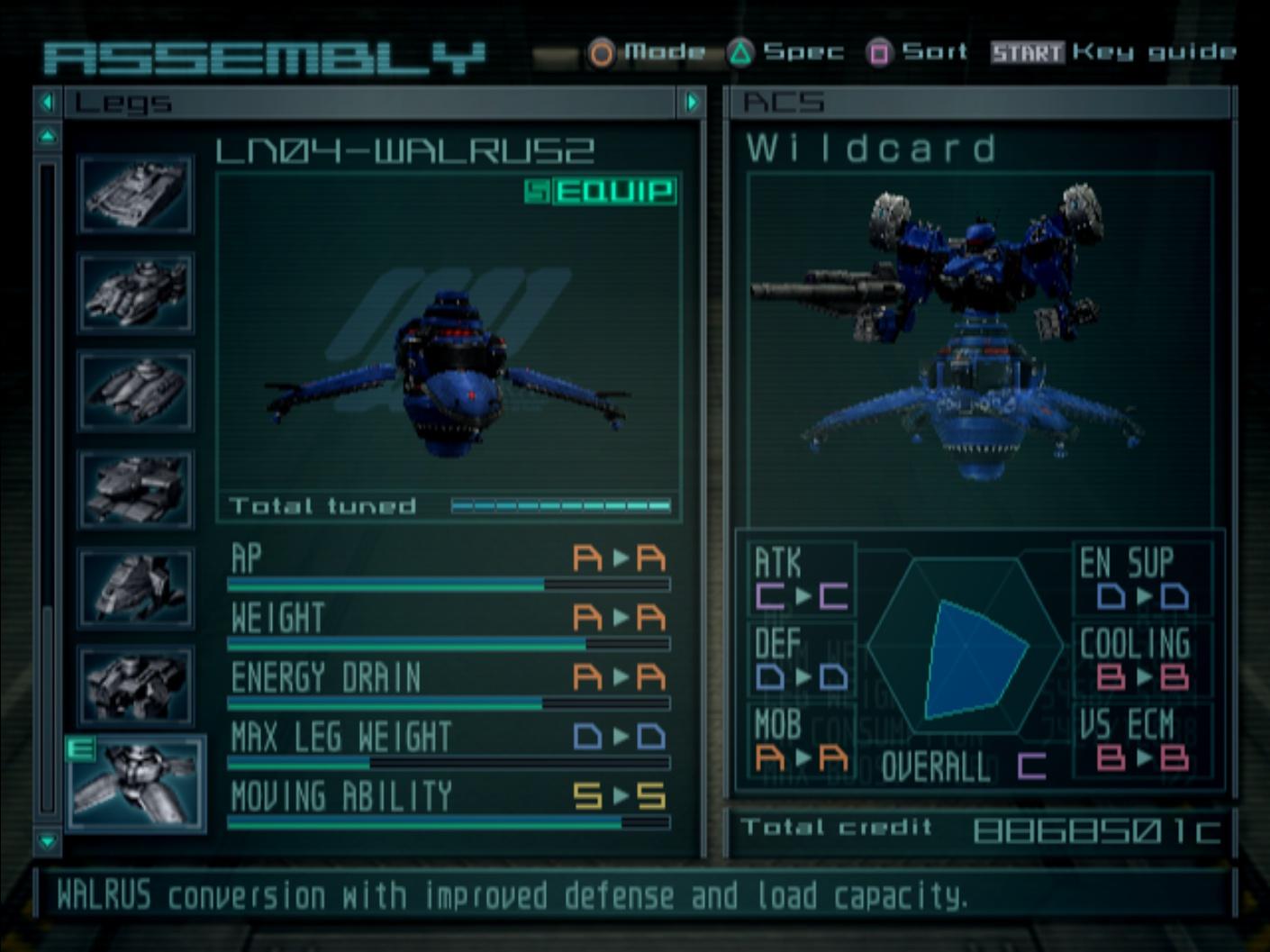Click the parts list up arrow
The width and height of the screenshot is (1270, 952).
coord(48,137)
